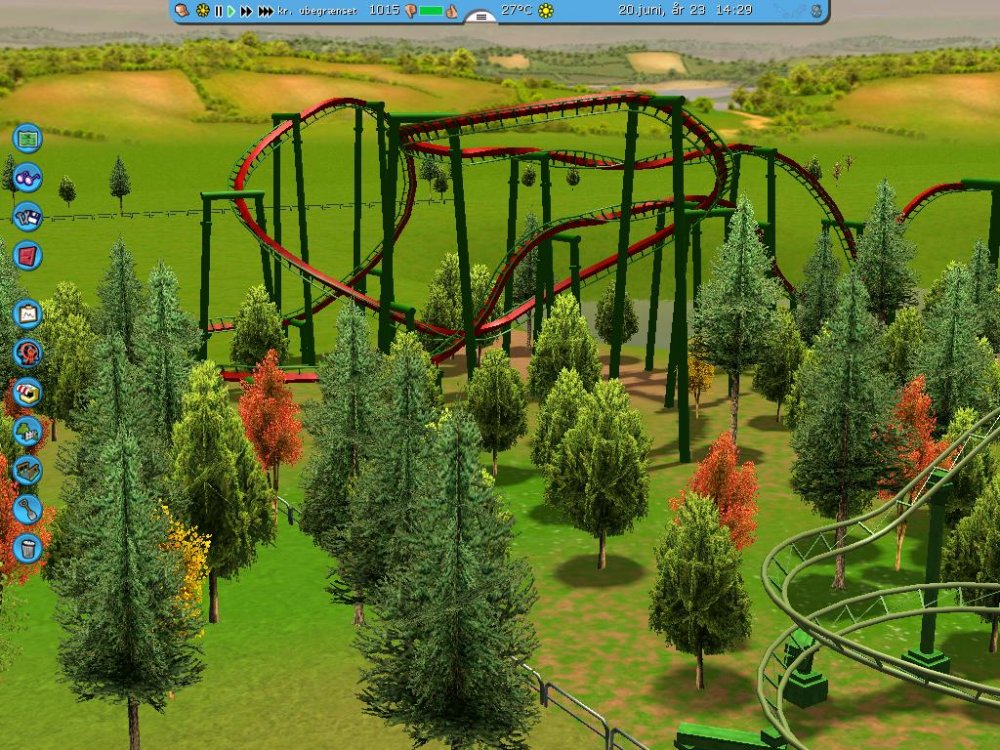Click the sun weather icon beside the temperature

[546, 11]
